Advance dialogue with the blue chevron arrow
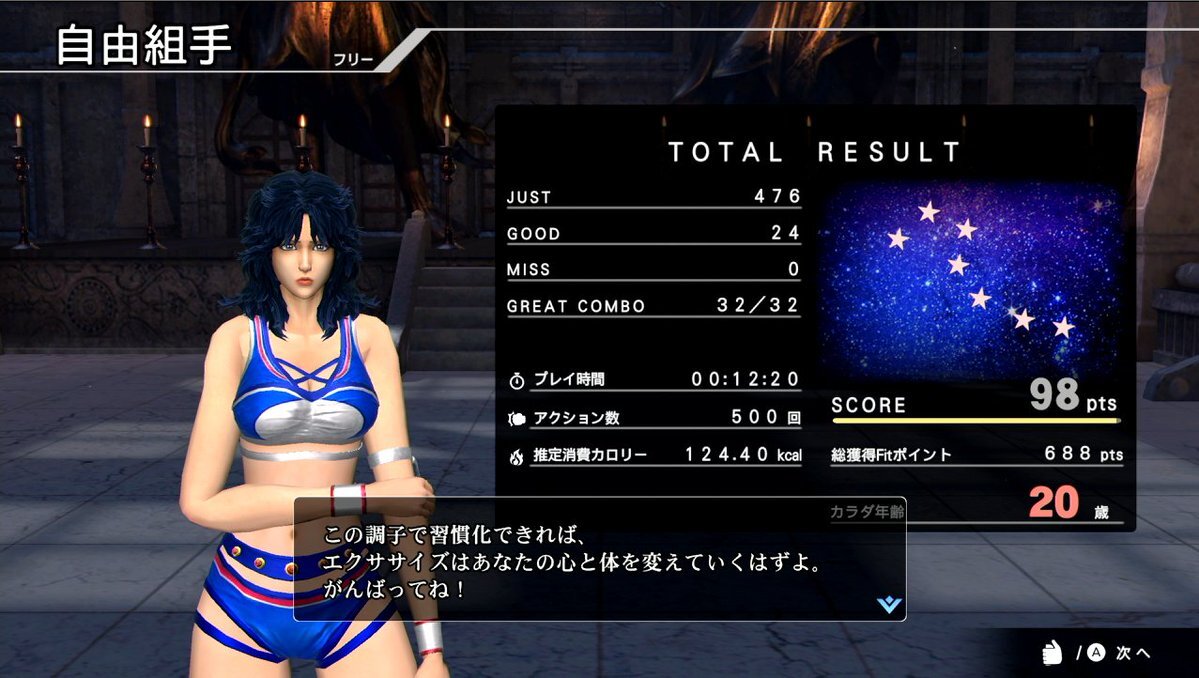 pyautogui.click(x=888, y=604)
